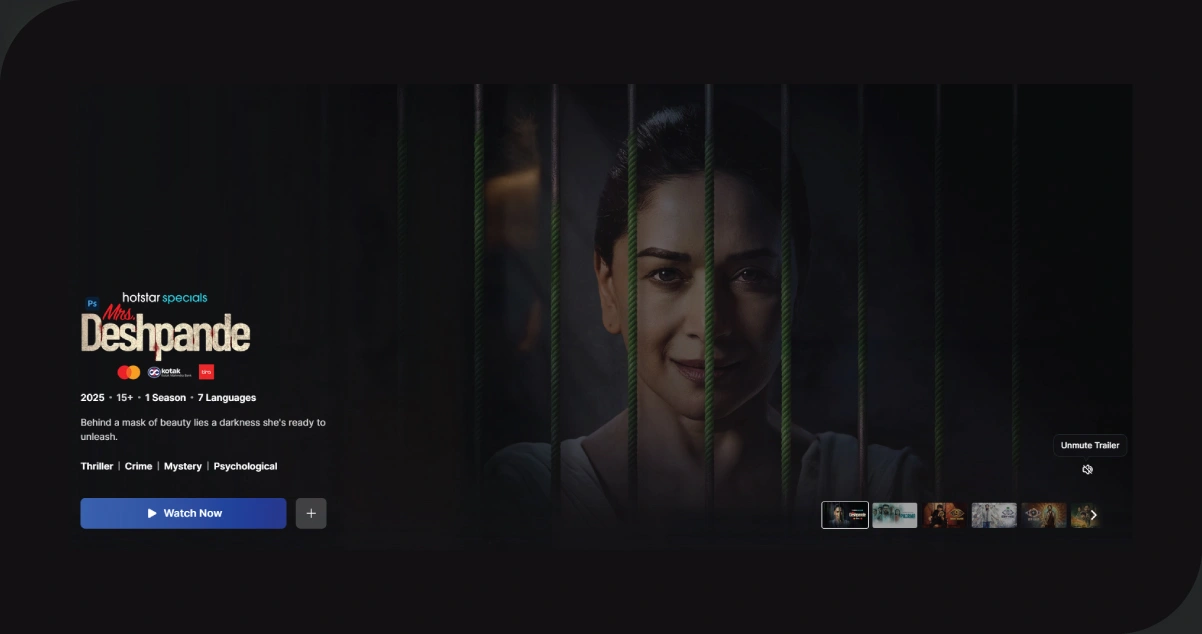Browse the Crime genre tag
The width and height of the screenshot is (1202, 634).
tap(138, 466)
